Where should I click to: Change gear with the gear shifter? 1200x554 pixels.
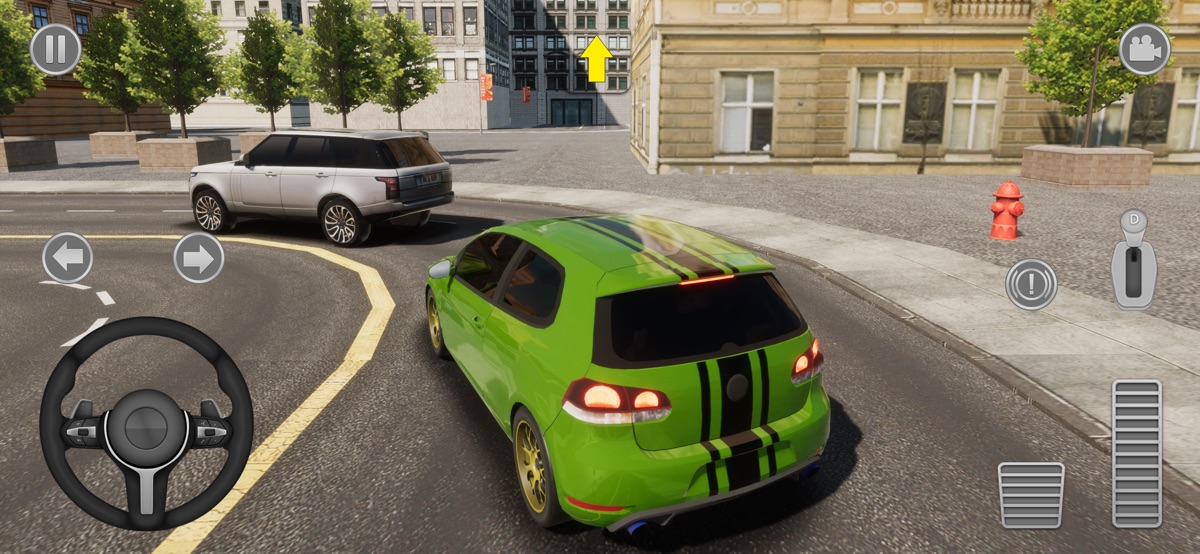(1134, 261)
